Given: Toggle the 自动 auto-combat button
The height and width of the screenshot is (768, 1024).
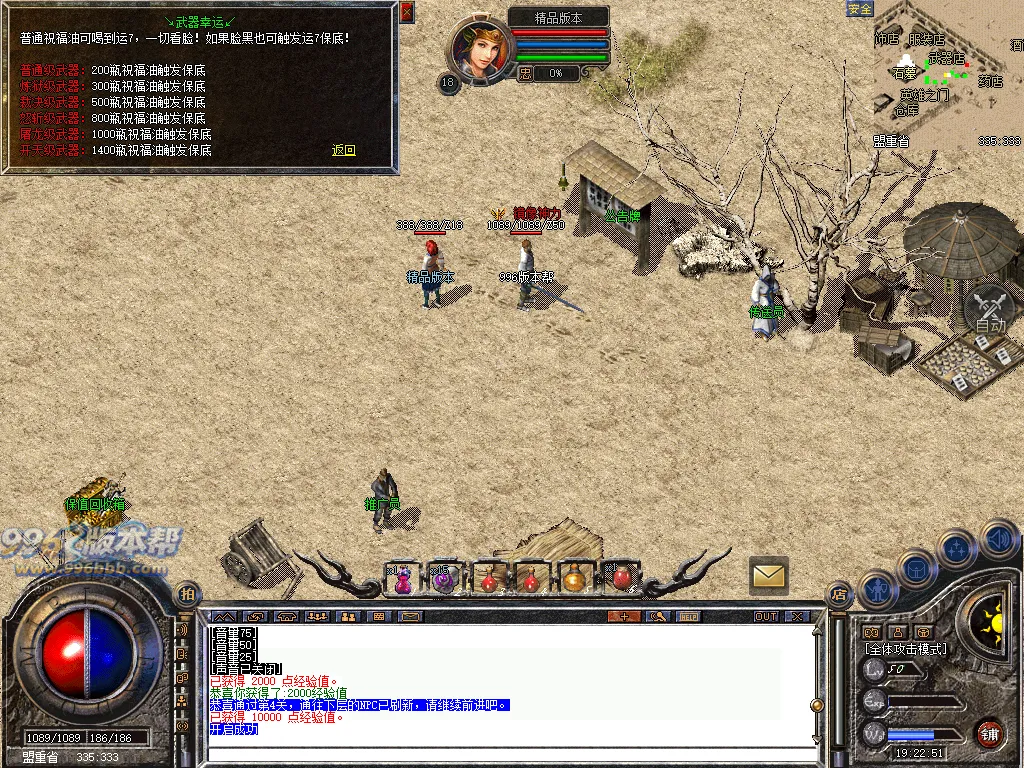Looking at the screenshot, I should pyautogui.click(x=990, y=308).
